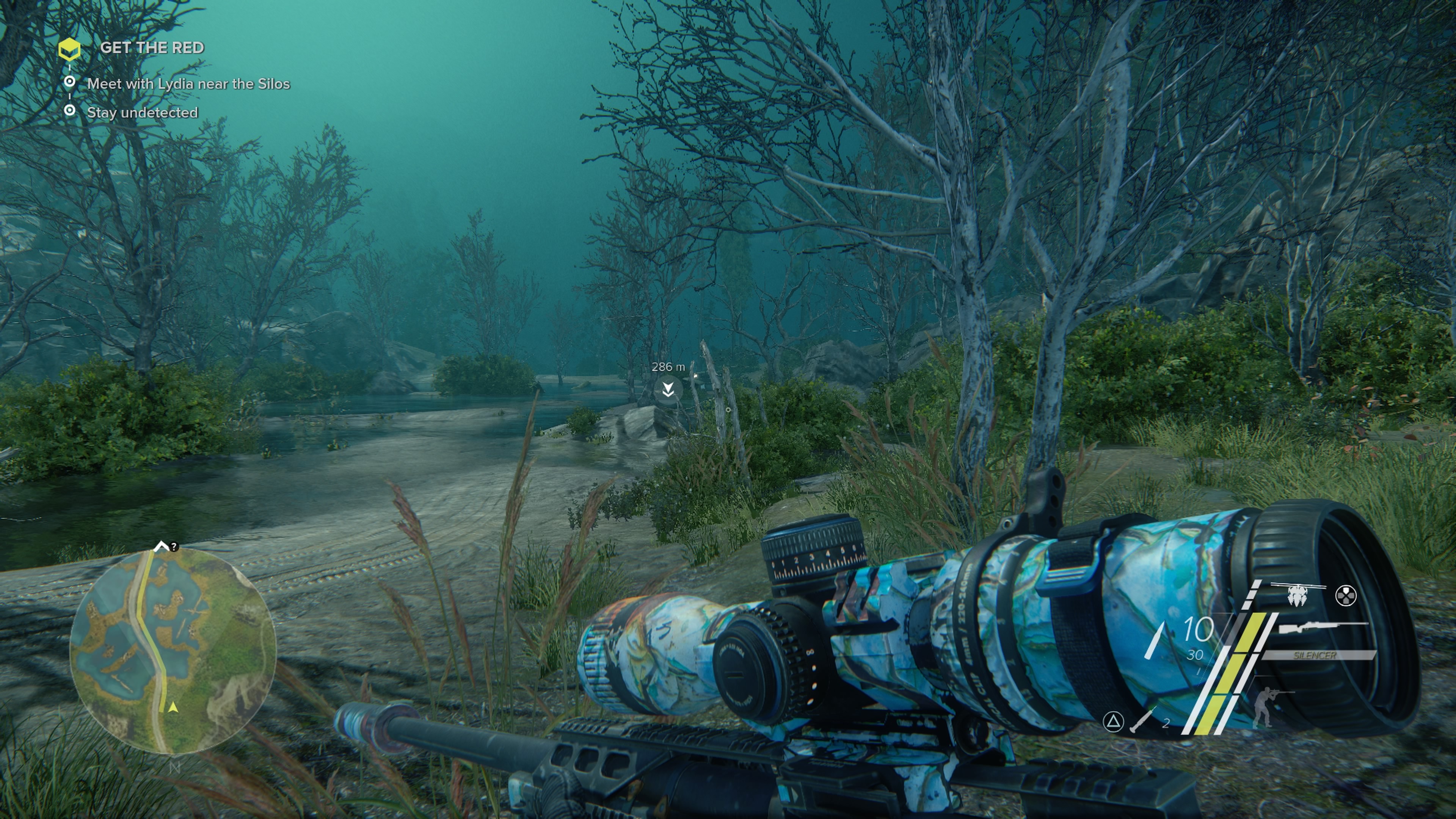Toggle the SILENCER attachment label
1456x819 pixels.
[x=1315, y=655]
